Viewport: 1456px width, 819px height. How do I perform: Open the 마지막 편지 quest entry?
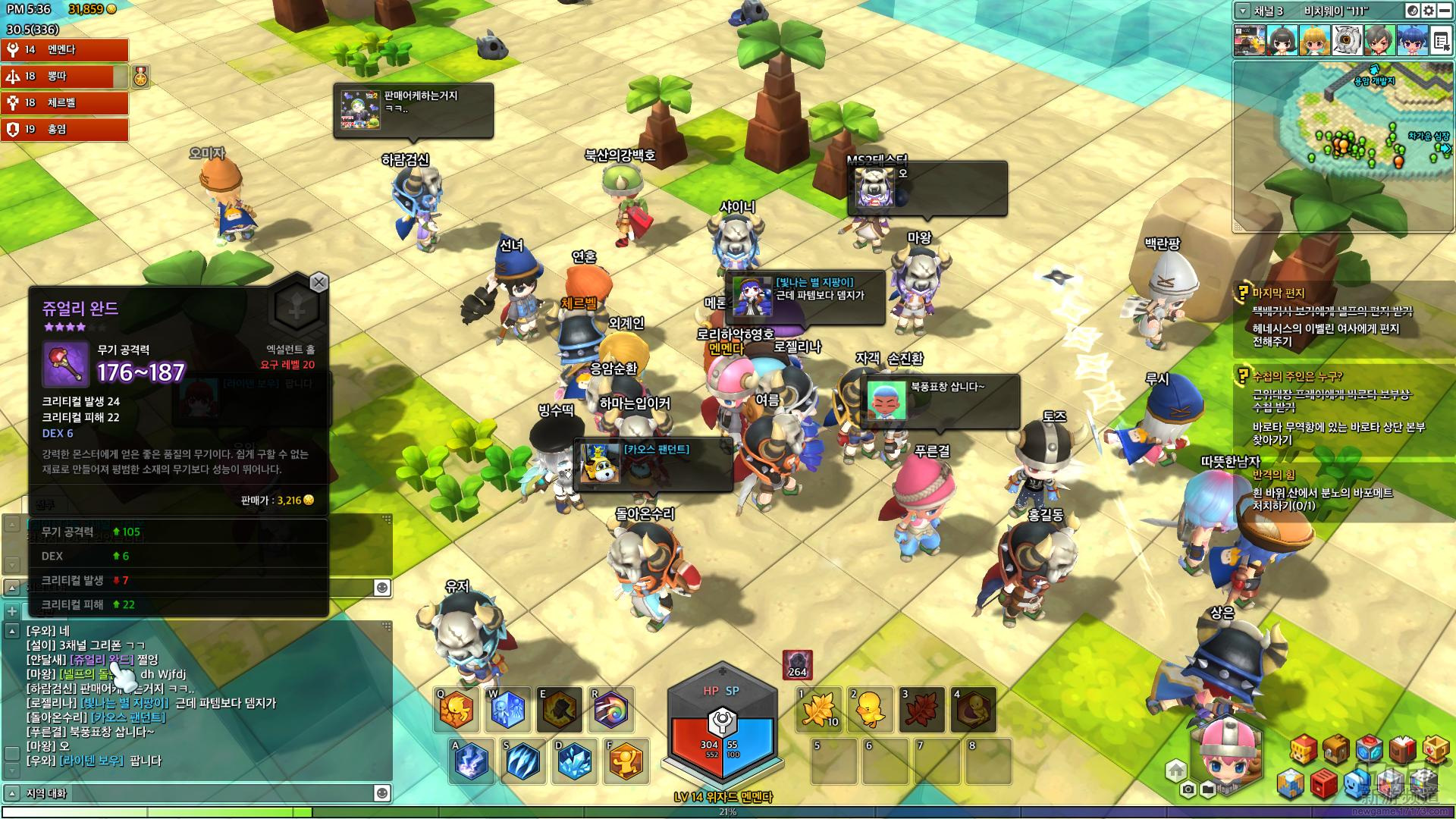(x=1279, y=293)
